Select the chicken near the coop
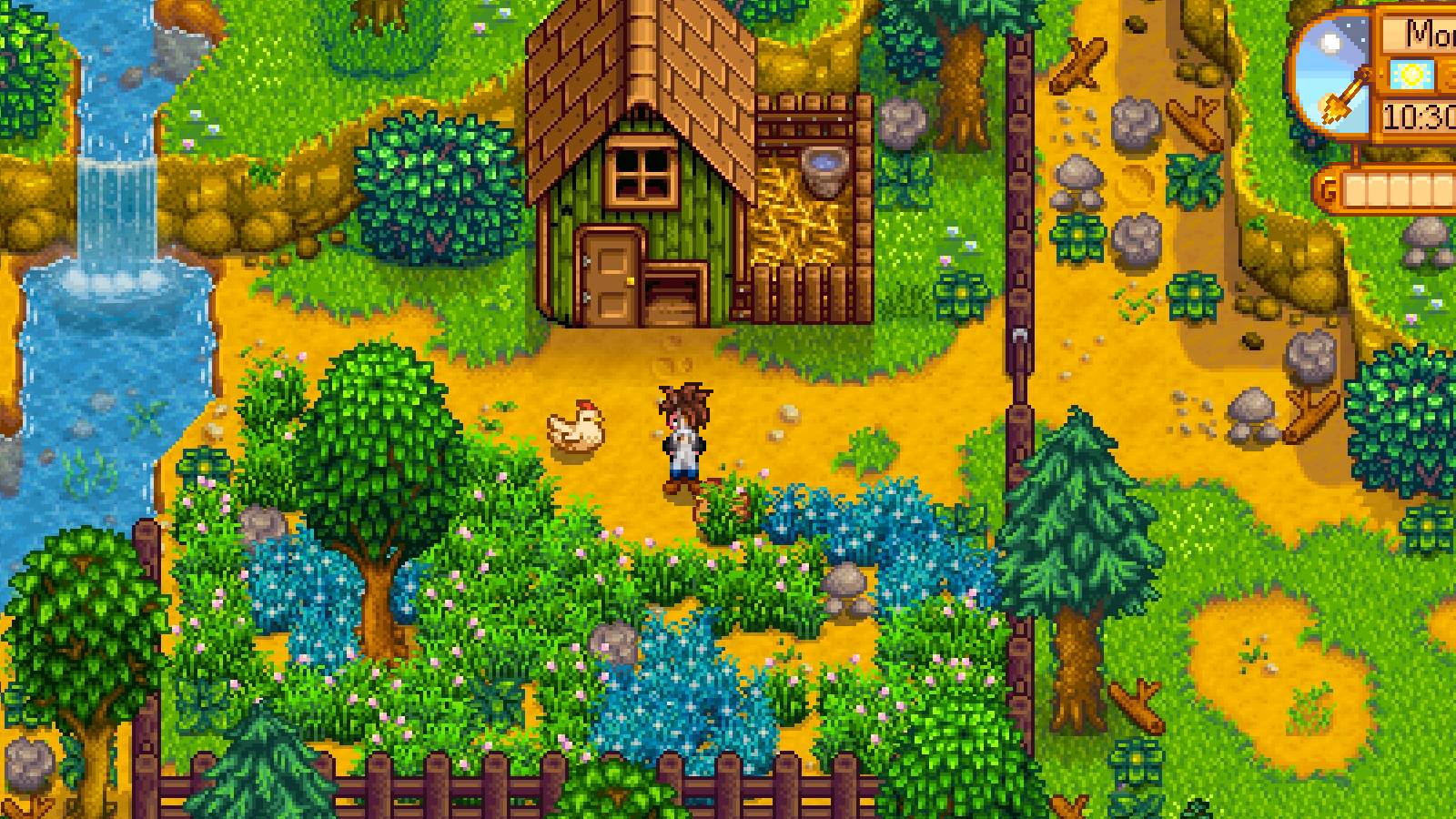 click(573, 428)
